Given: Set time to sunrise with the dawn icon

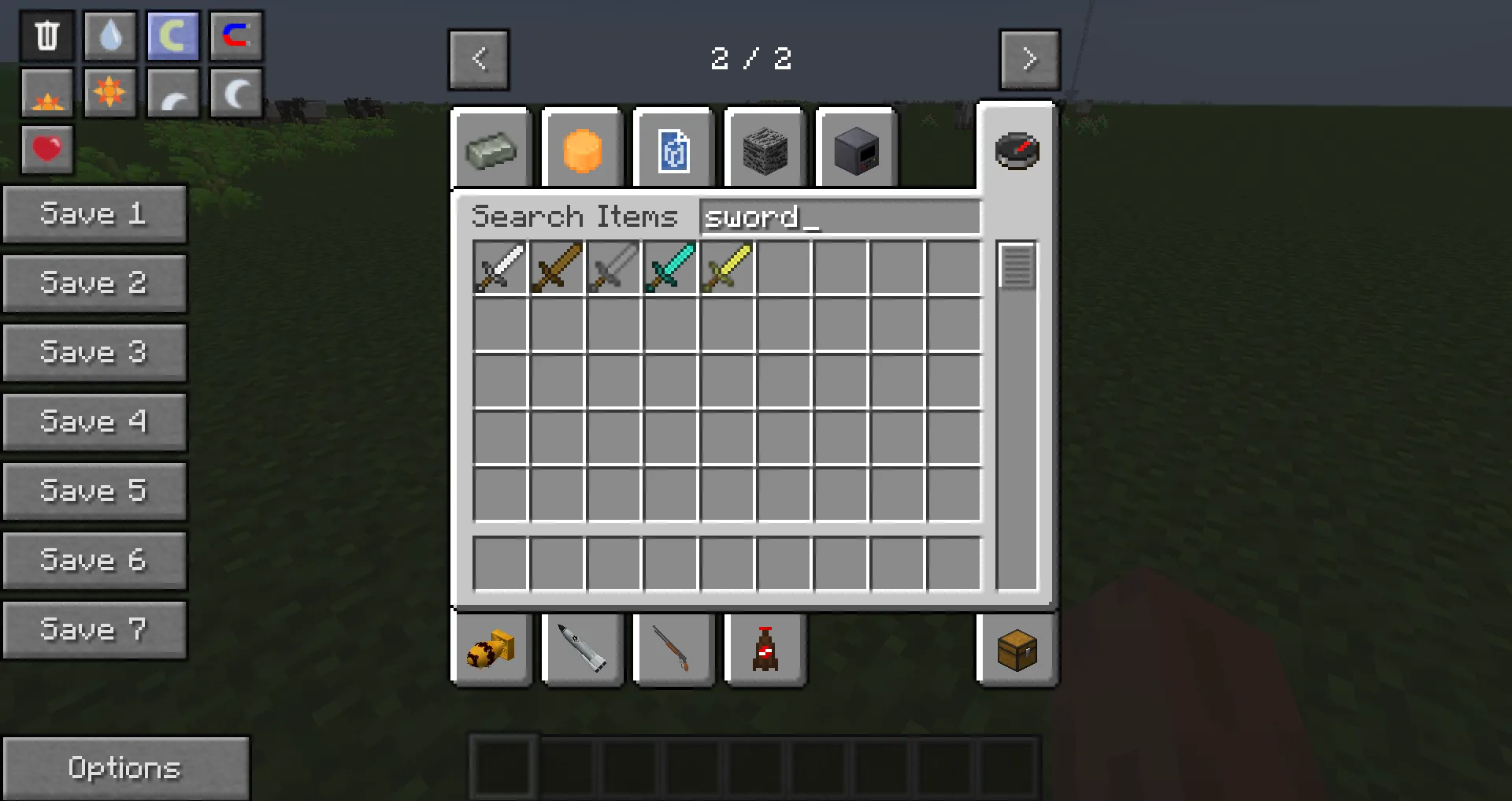Looking at the screenshot, I should (x=46, y=94).
